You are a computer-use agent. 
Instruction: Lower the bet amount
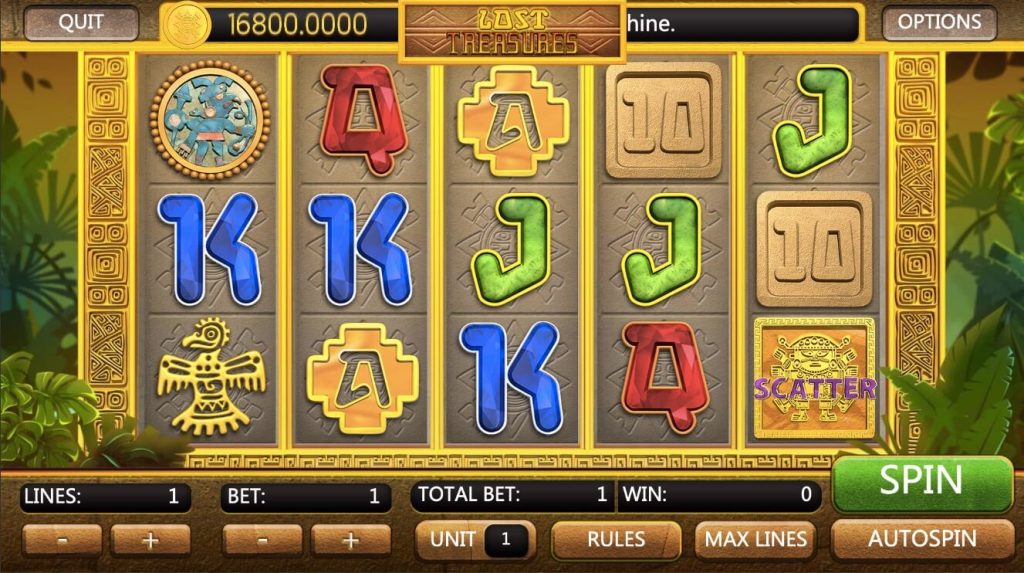pos(263,540)
